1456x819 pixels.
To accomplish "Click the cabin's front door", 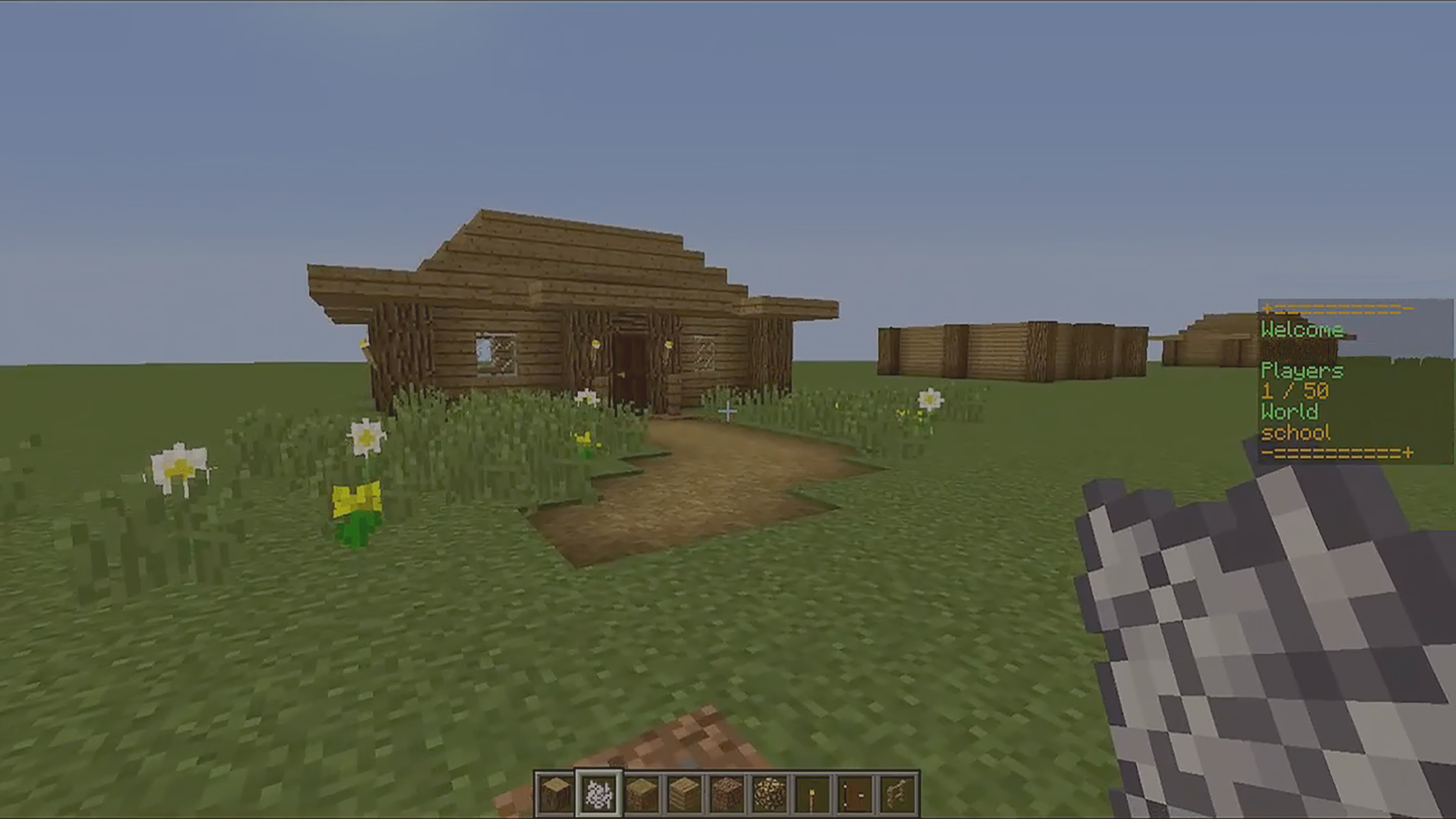I will tap(632, 364).
